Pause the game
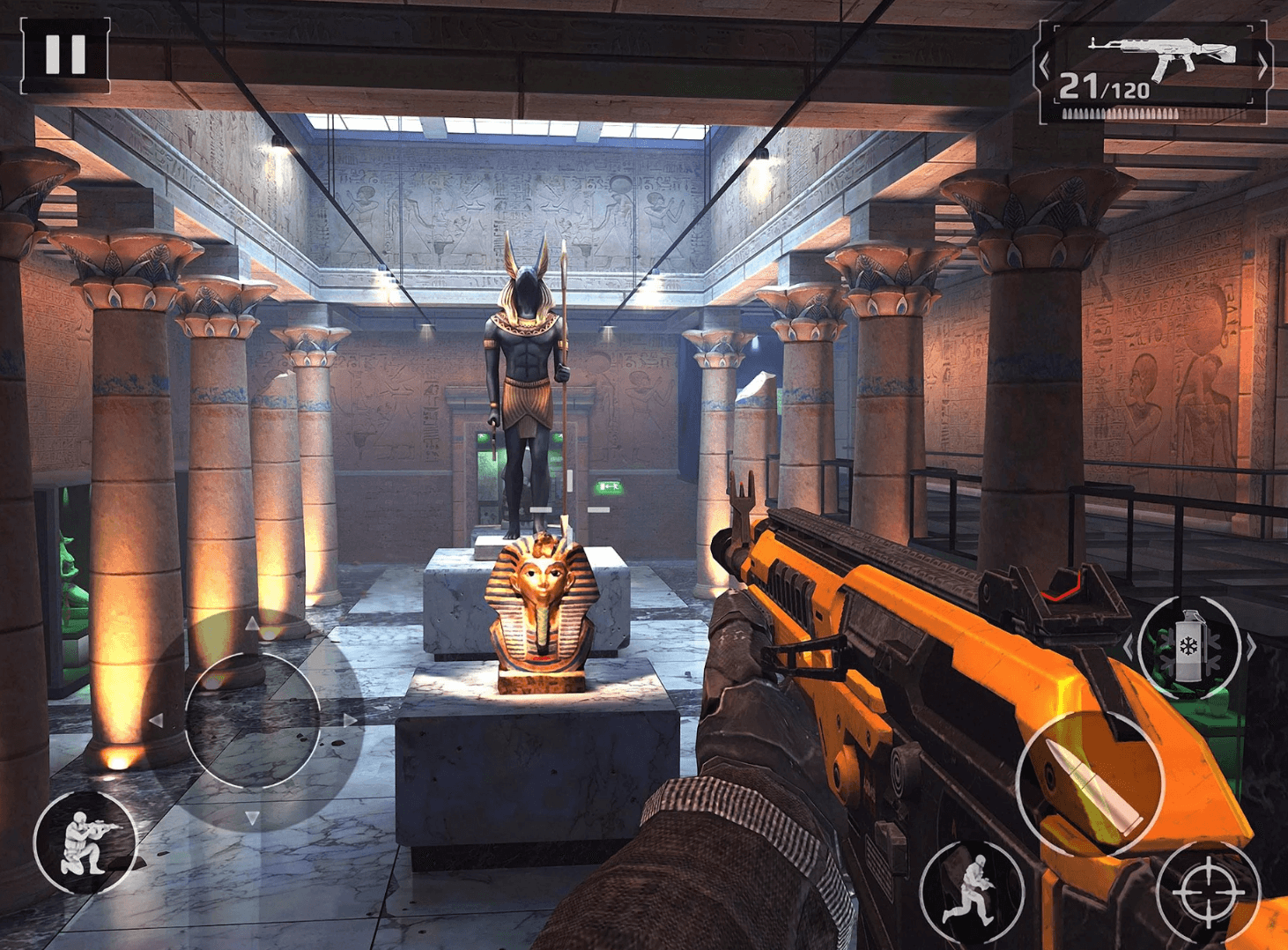This screenshot has height=950, width=1288. 65,55
